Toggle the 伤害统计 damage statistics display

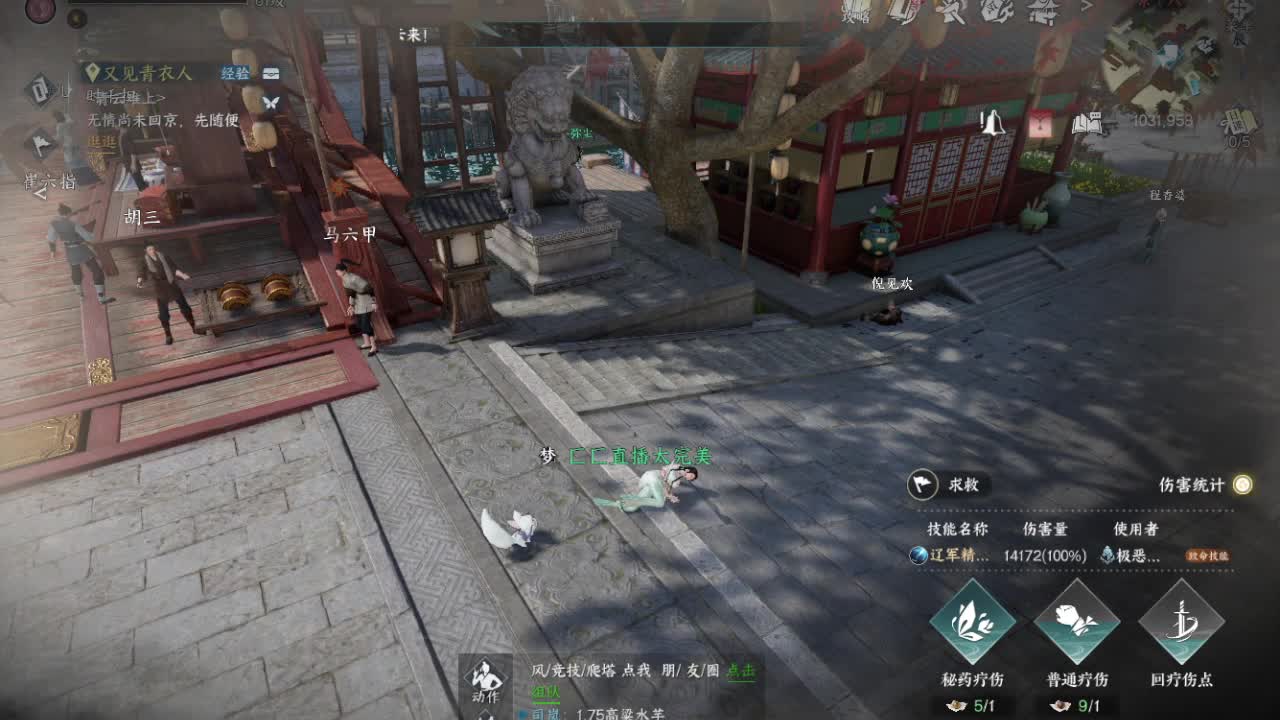1241,483
